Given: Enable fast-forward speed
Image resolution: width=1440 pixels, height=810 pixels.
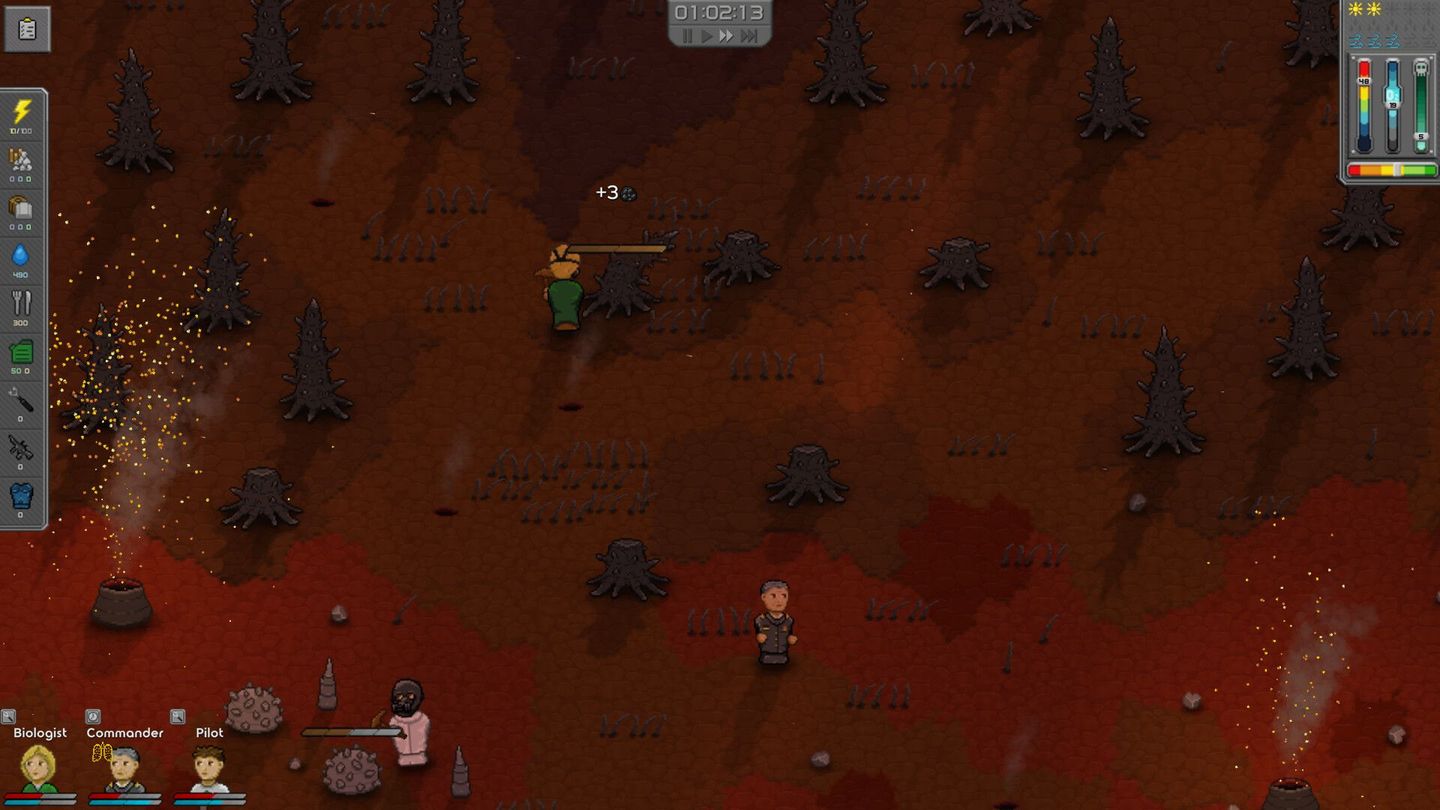Looking at the screenshot, I should click(x=727, y=37).
